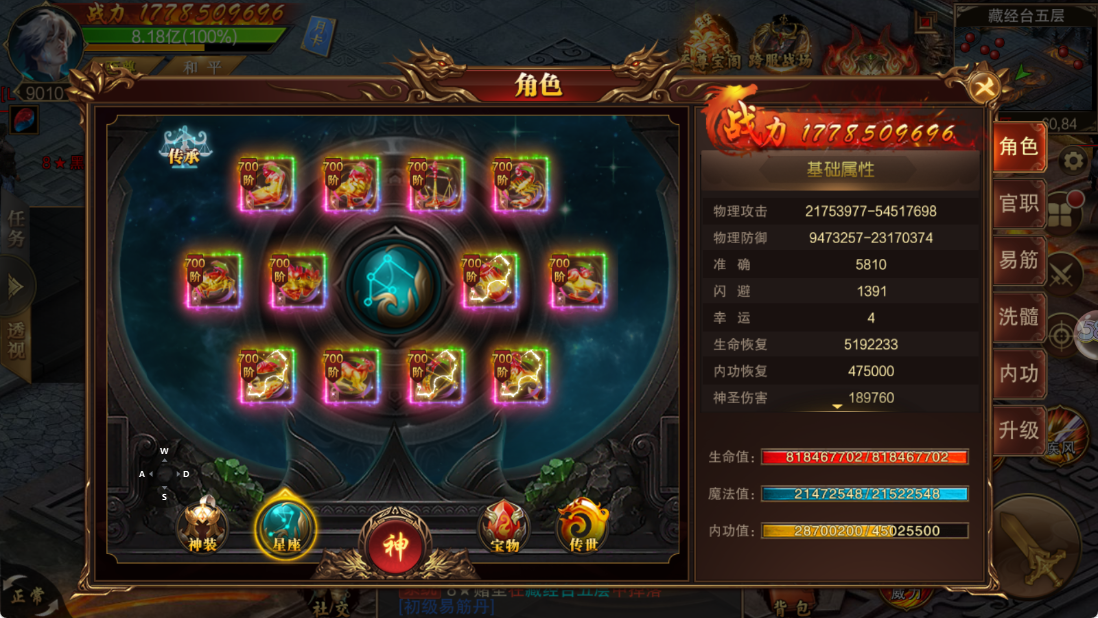The height and width of the screenshot is (618, 1098).
Task: Open the 传承 scales icon
Action: click(x=184, y=147)
